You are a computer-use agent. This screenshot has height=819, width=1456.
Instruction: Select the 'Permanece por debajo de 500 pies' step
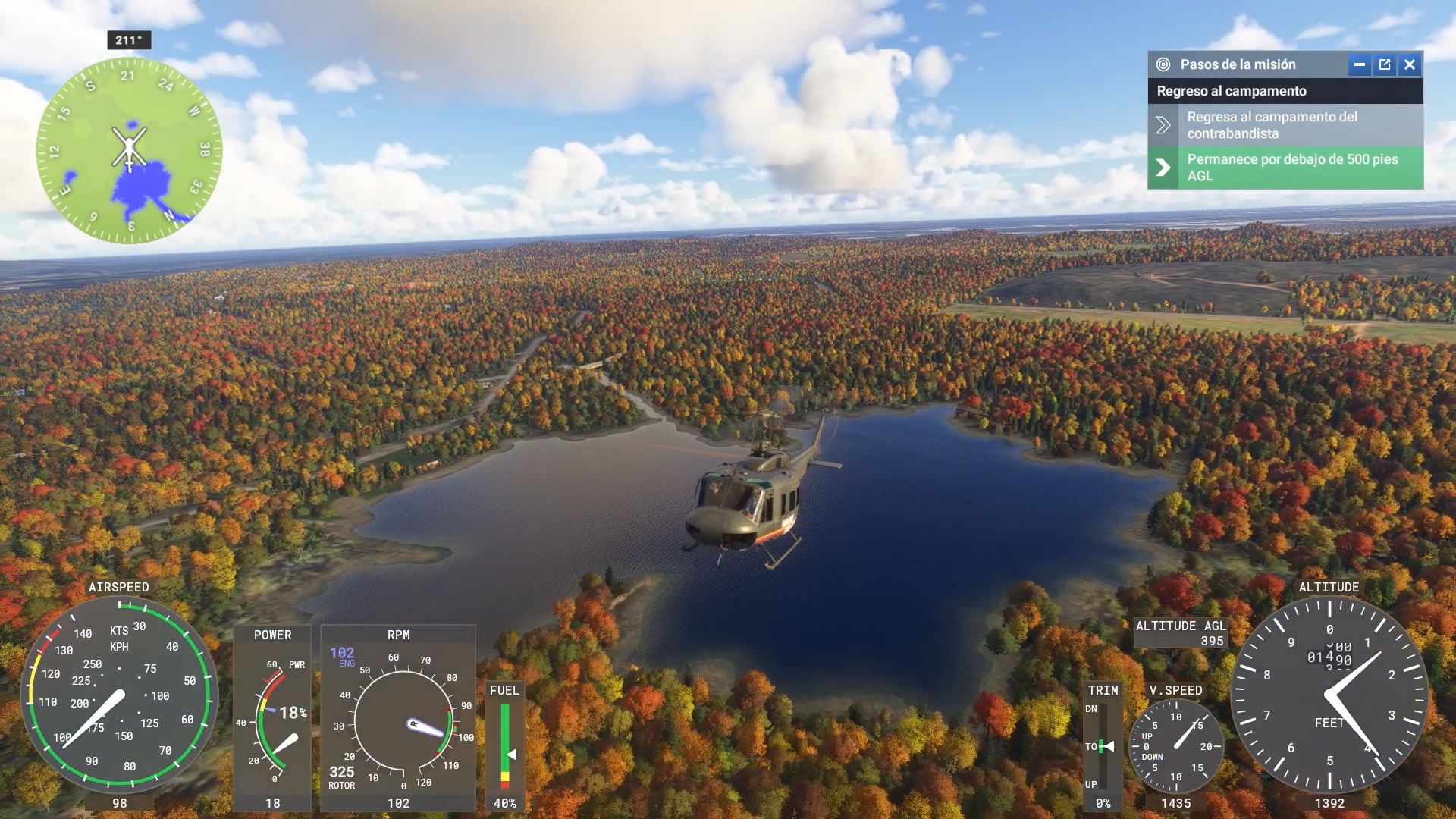[x=1285, y=168]
